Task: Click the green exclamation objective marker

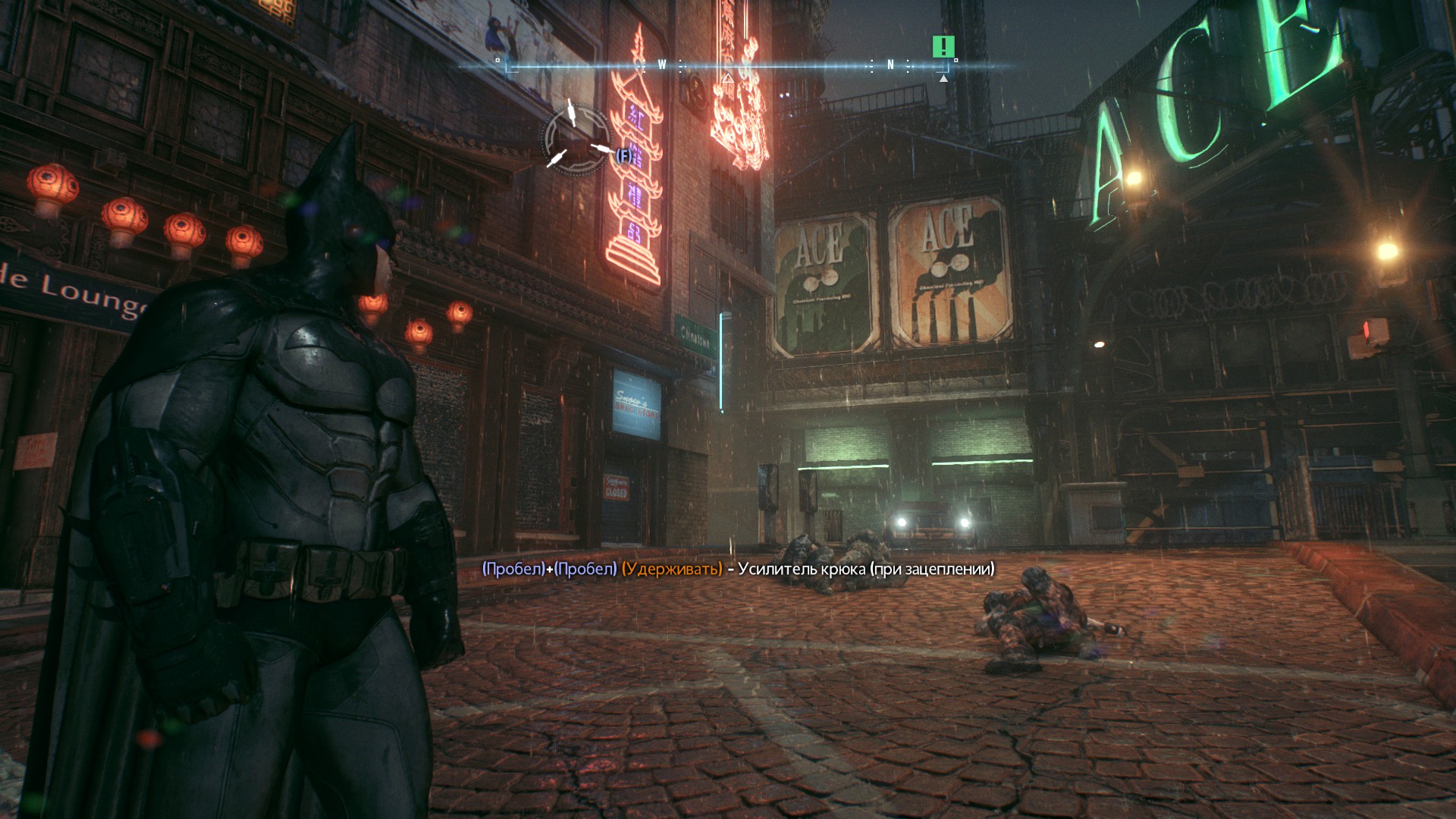Action: click(943, 47)
